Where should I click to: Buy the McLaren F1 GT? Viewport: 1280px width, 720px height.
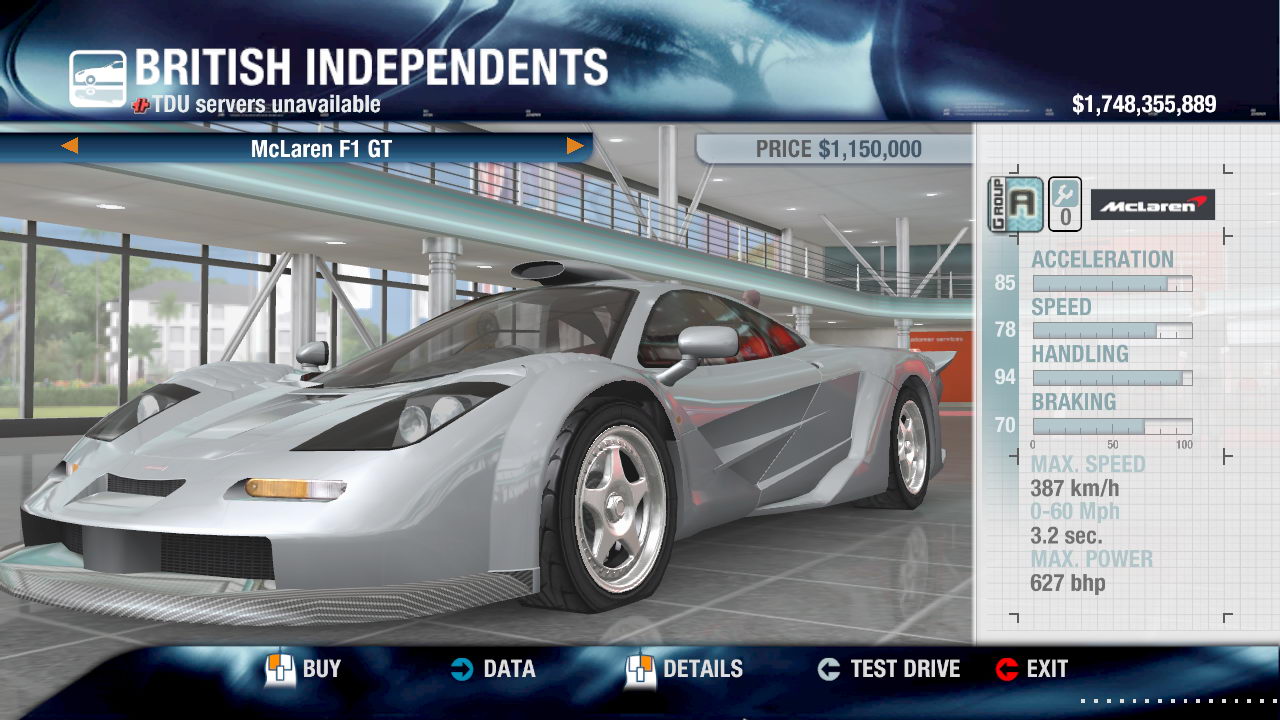click(305, 669)
